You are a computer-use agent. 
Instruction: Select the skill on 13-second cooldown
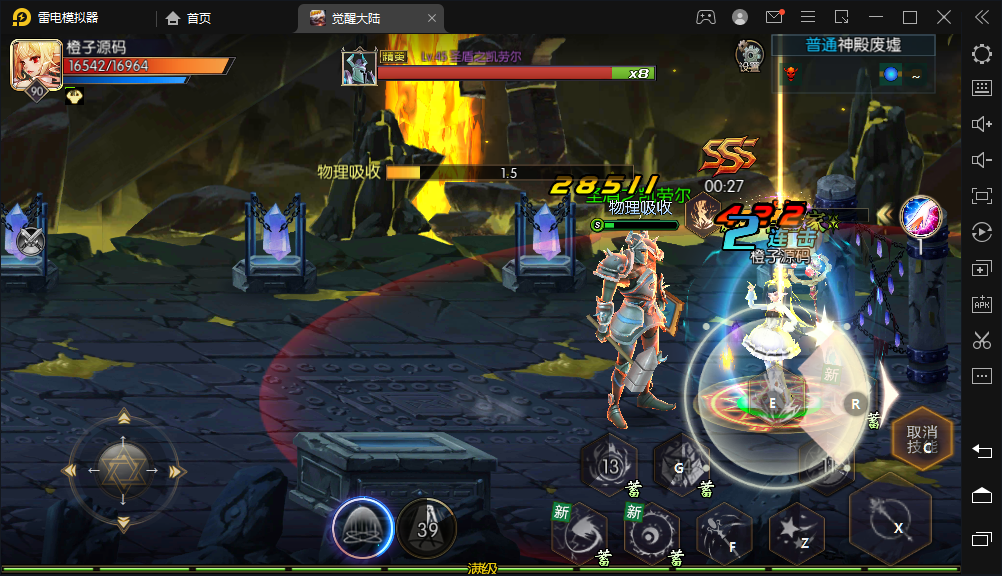tap(609, 465)
